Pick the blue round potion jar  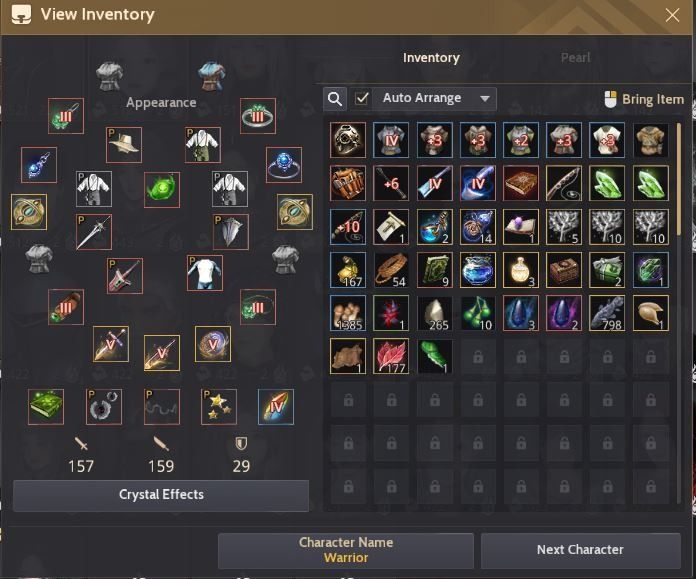coord(478,270)
